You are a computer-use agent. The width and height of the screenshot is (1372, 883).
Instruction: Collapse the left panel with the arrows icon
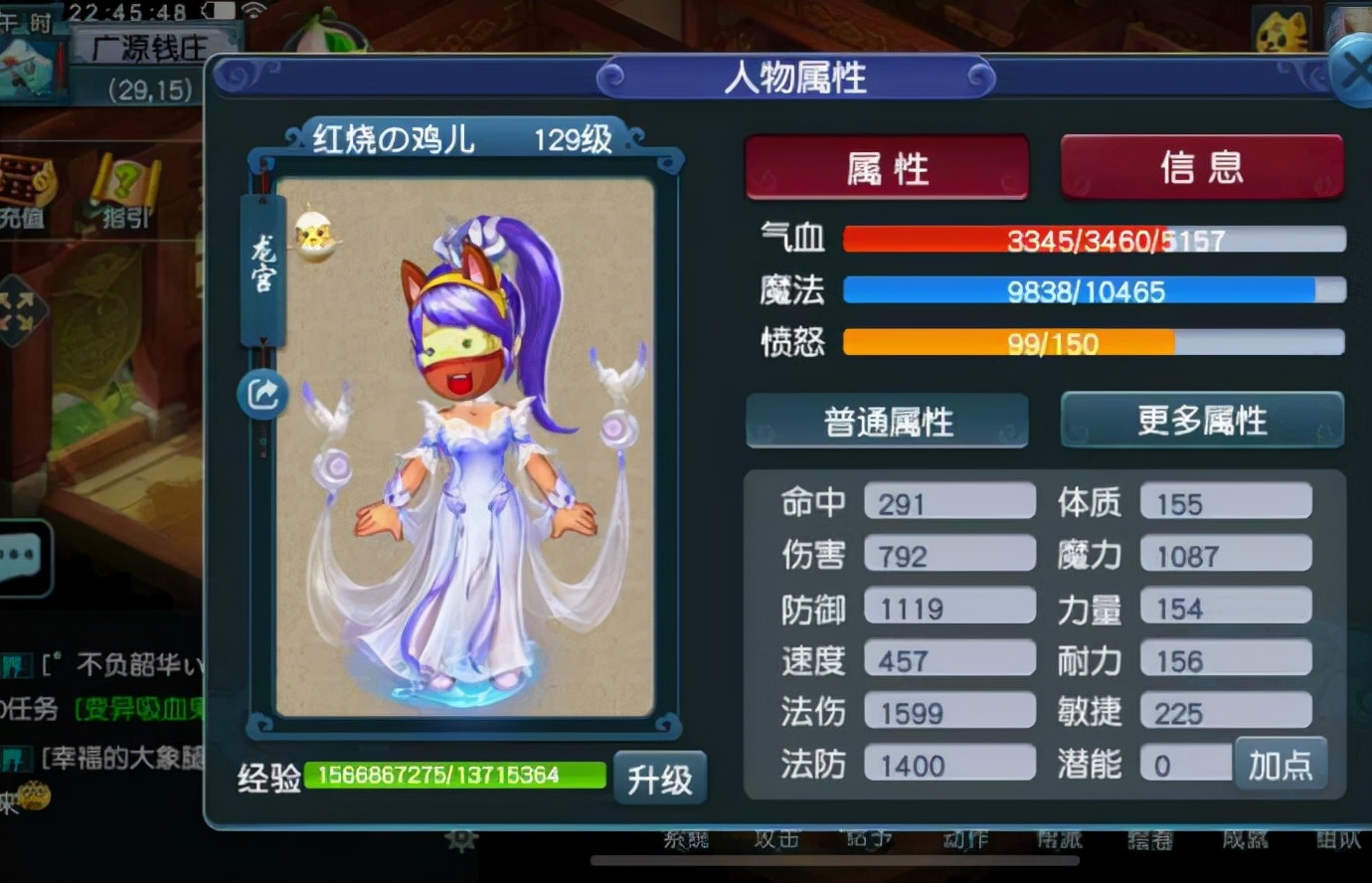click(x=18, y=308)
